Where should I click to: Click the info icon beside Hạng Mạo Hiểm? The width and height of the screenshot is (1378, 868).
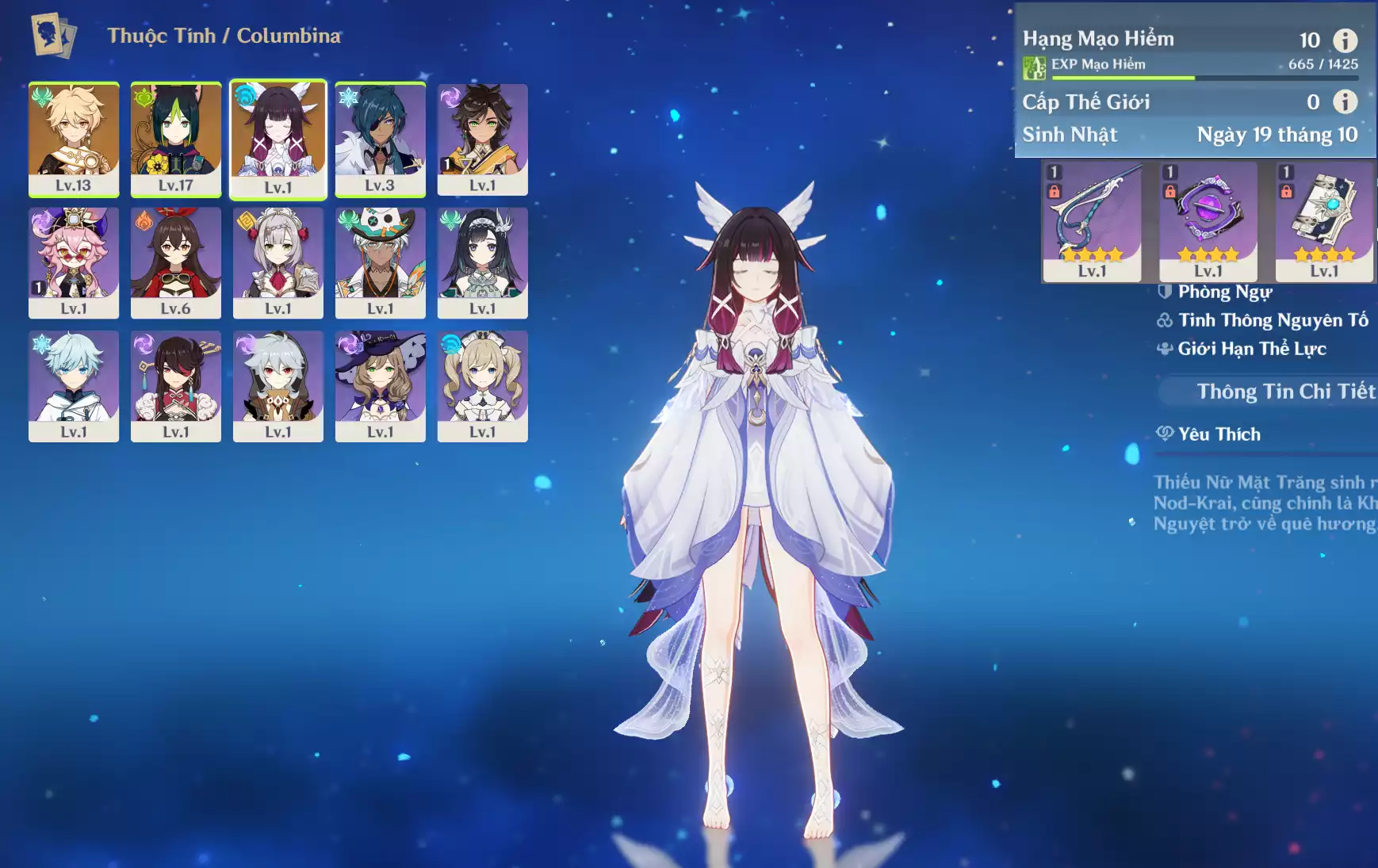pyautogui.click(x=1345, y=40)
